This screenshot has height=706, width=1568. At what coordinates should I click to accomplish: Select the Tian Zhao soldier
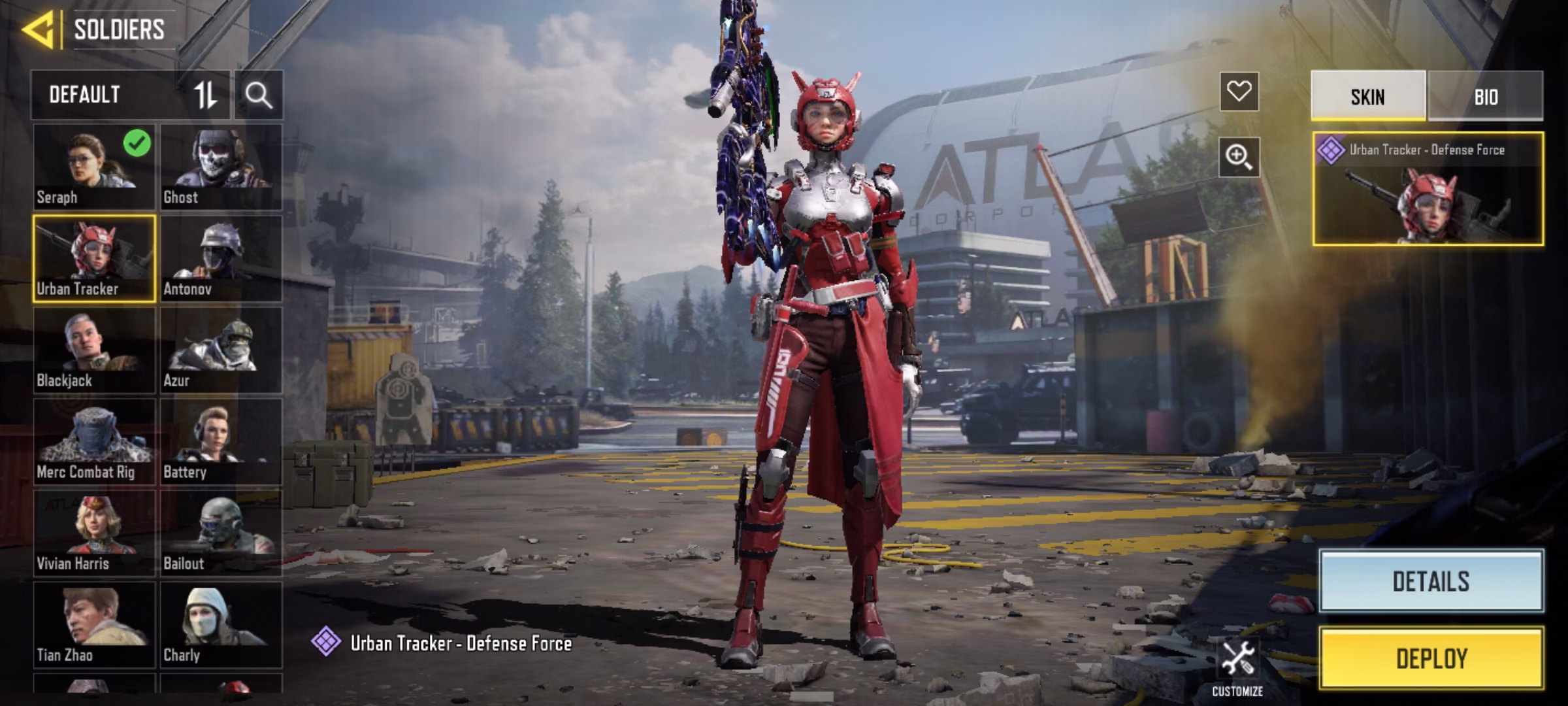pos(94,625)
